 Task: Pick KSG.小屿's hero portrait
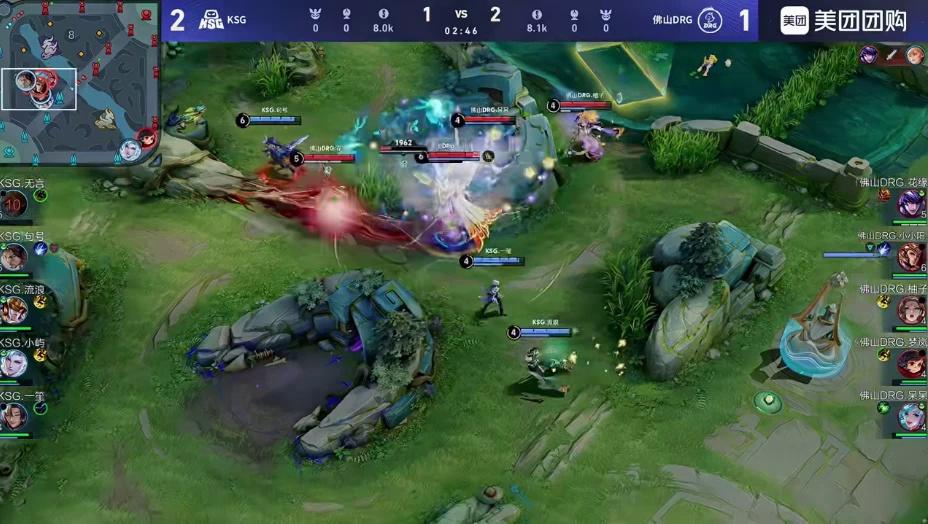tap(13, 363)
